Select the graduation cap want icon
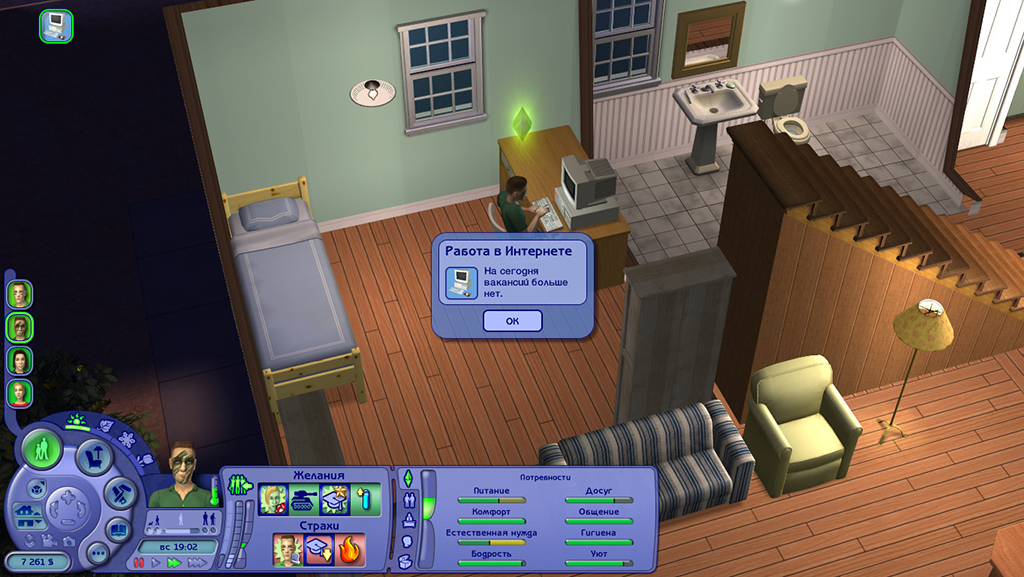 point(334,499)
